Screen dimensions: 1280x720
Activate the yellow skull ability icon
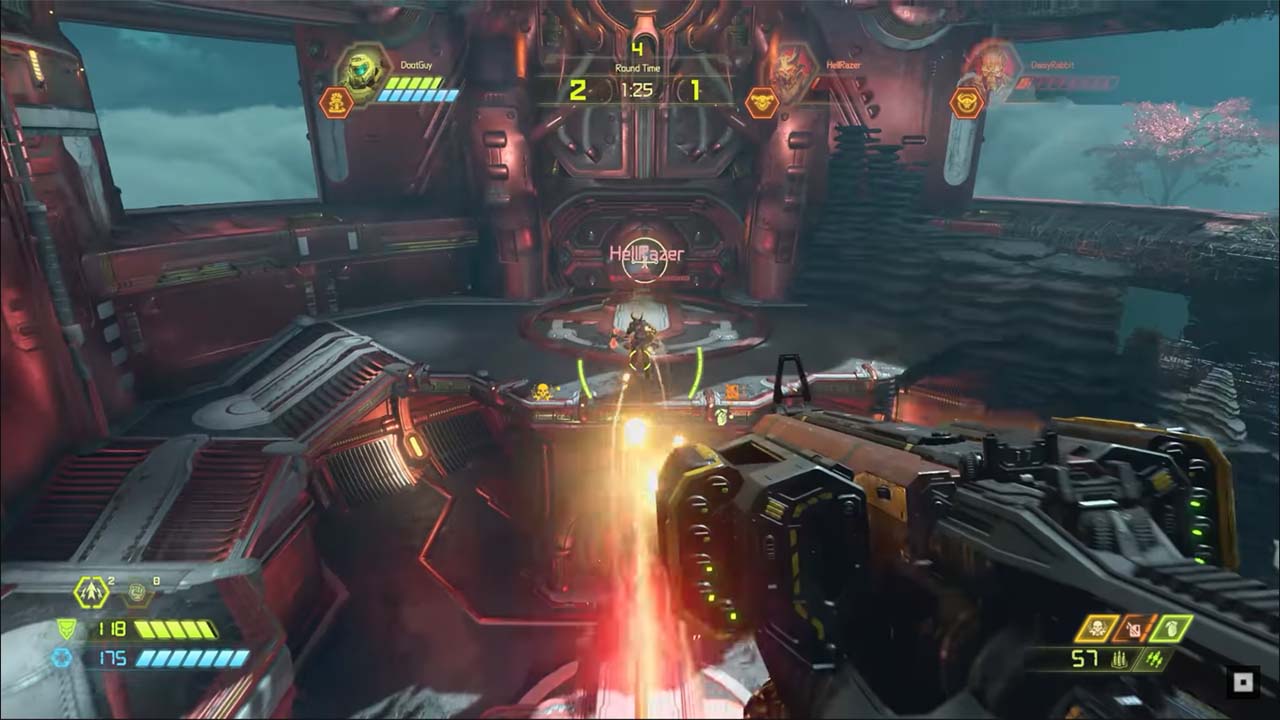point(1095,629)
